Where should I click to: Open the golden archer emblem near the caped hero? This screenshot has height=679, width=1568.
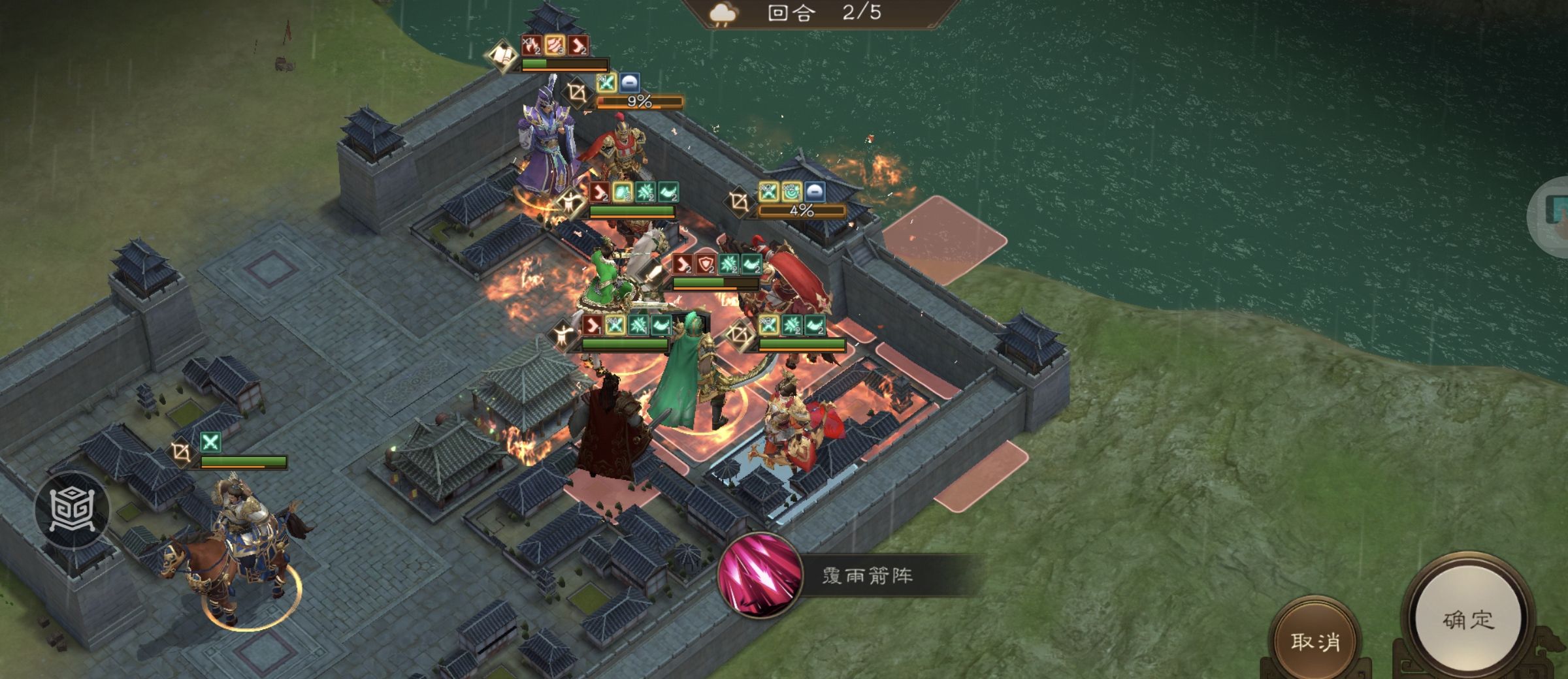coord(741,334)
